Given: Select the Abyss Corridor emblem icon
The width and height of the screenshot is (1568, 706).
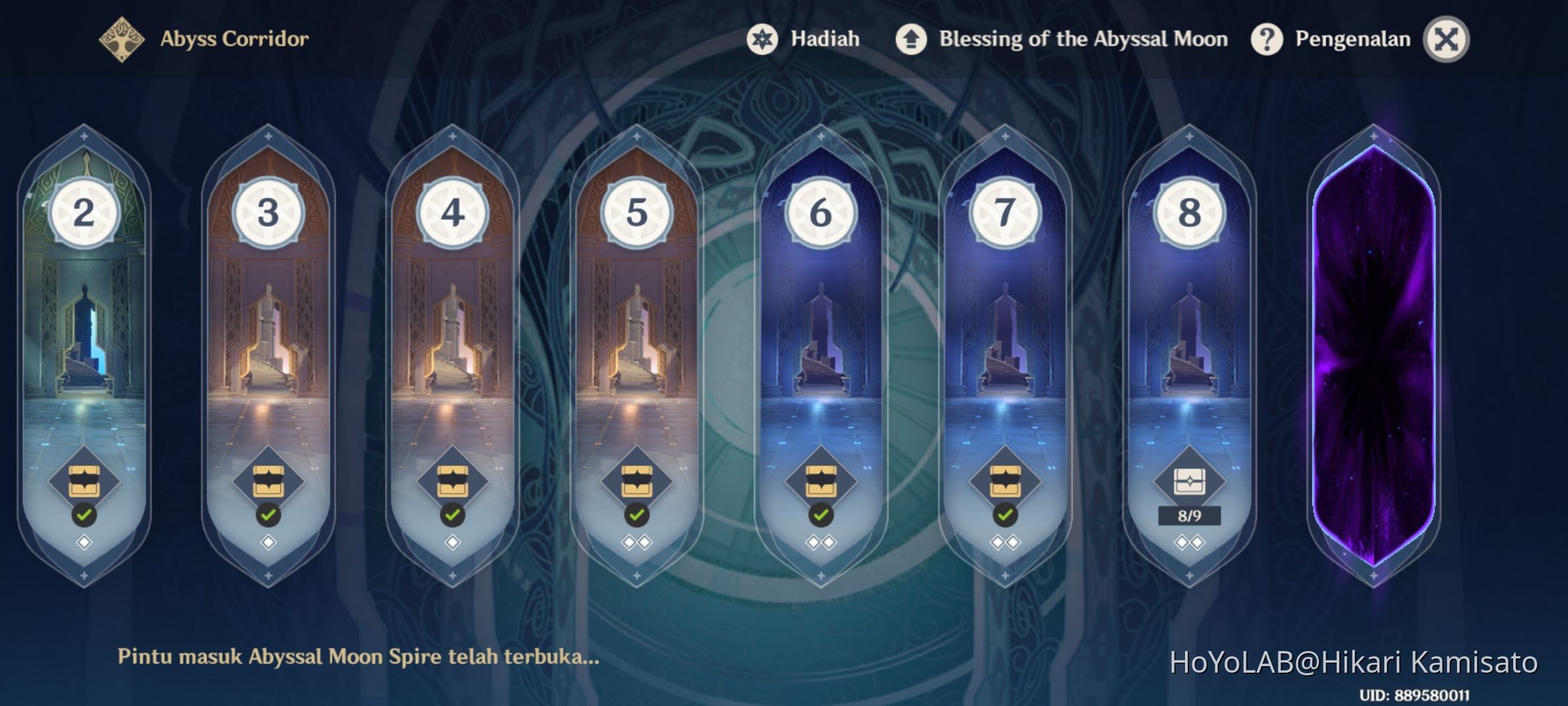Looking at the screenshot, I should click(x=121, y=38).
